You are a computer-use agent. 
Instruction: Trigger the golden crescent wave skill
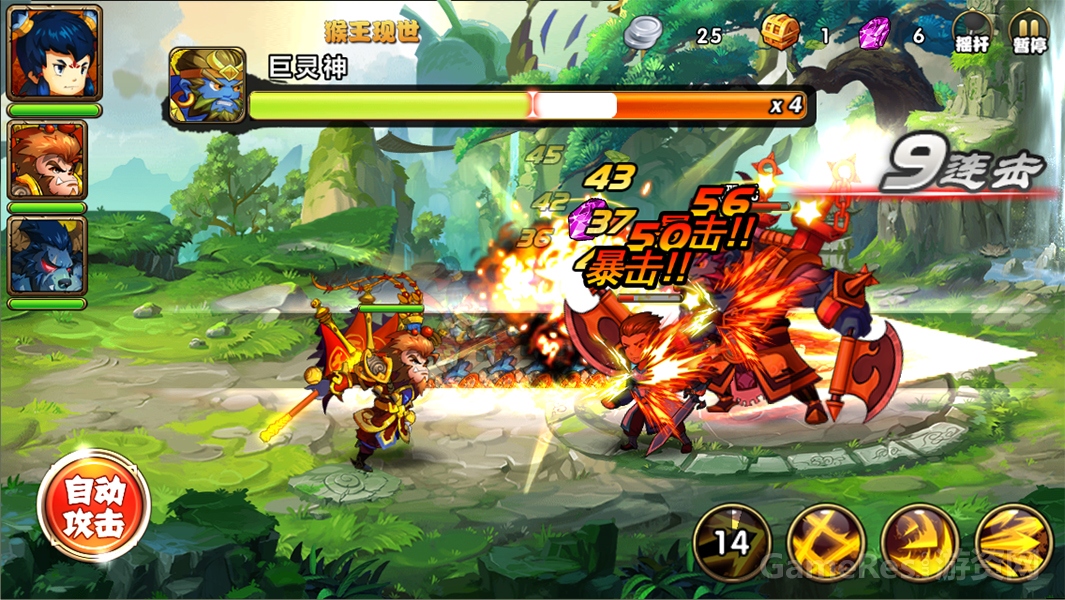(919, 542)
